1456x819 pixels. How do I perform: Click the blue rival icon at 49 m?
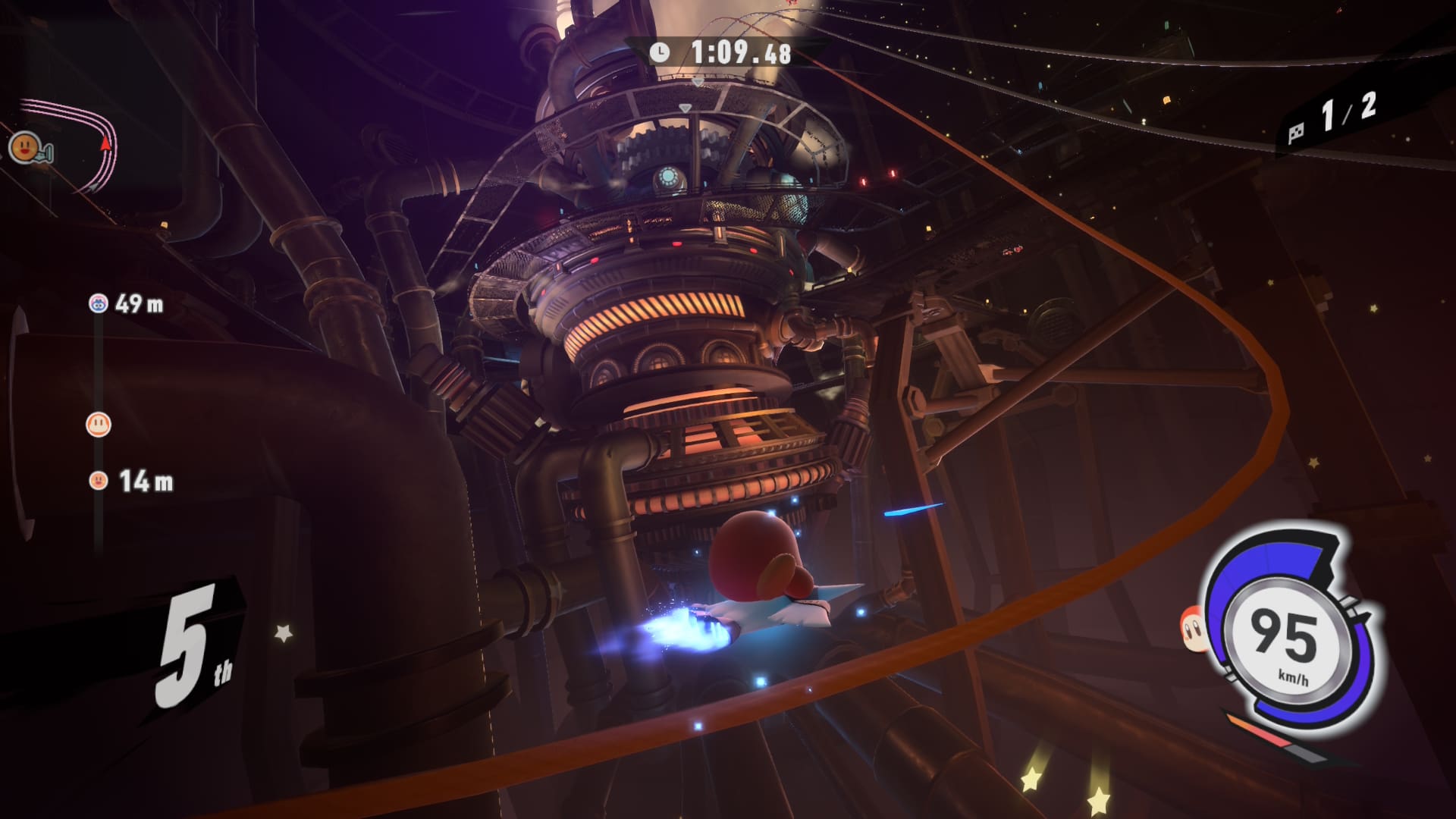point(98,303)
